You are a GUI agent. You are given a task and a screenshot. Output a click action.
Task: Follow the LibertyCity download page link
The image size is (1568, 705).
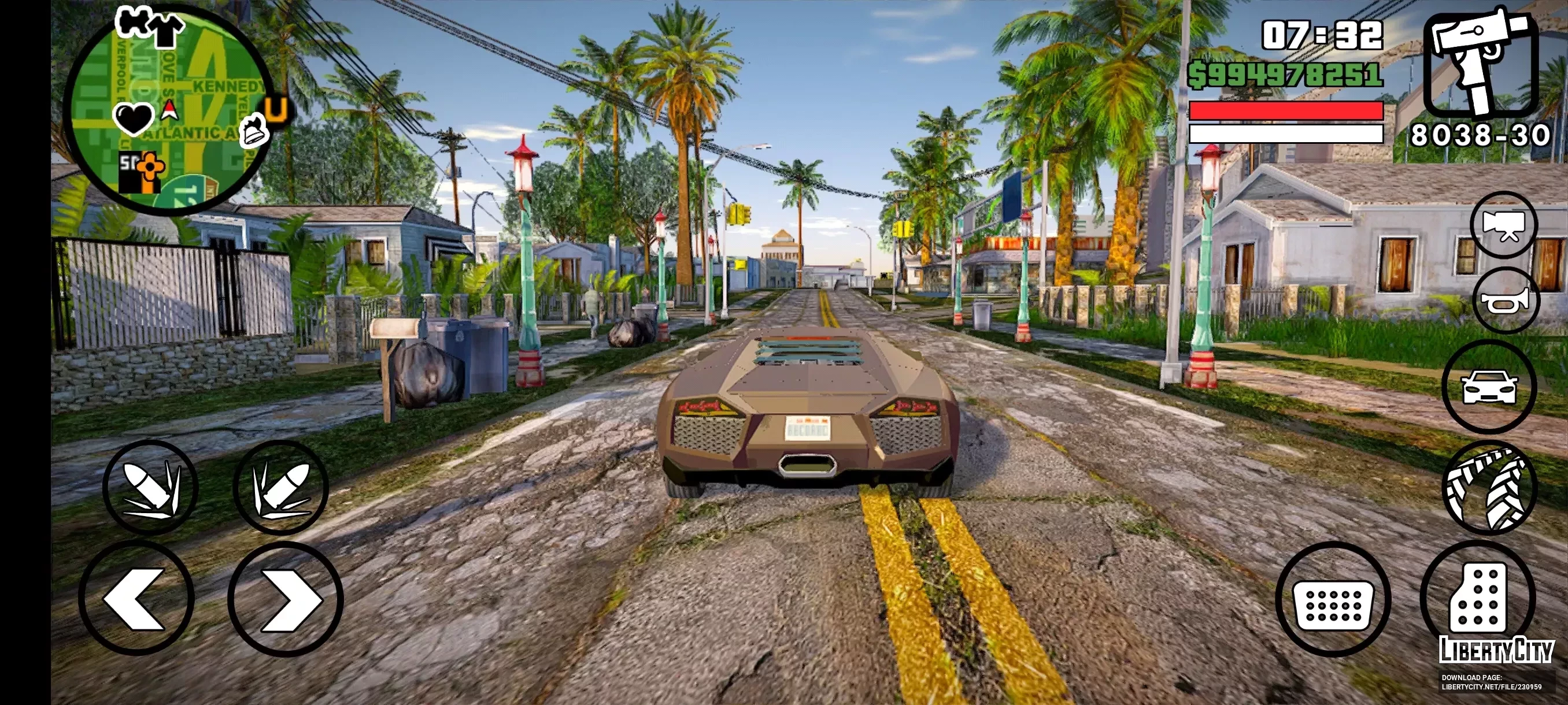(1491, 682)
